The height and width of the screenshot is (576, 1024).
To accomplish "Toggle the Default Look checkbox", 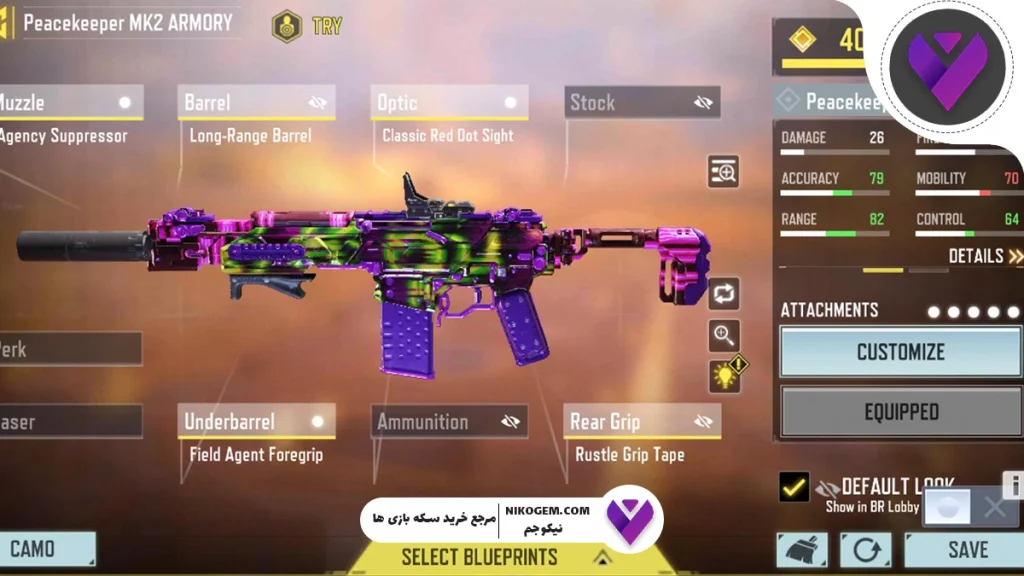I will click(x=794, y=488).
